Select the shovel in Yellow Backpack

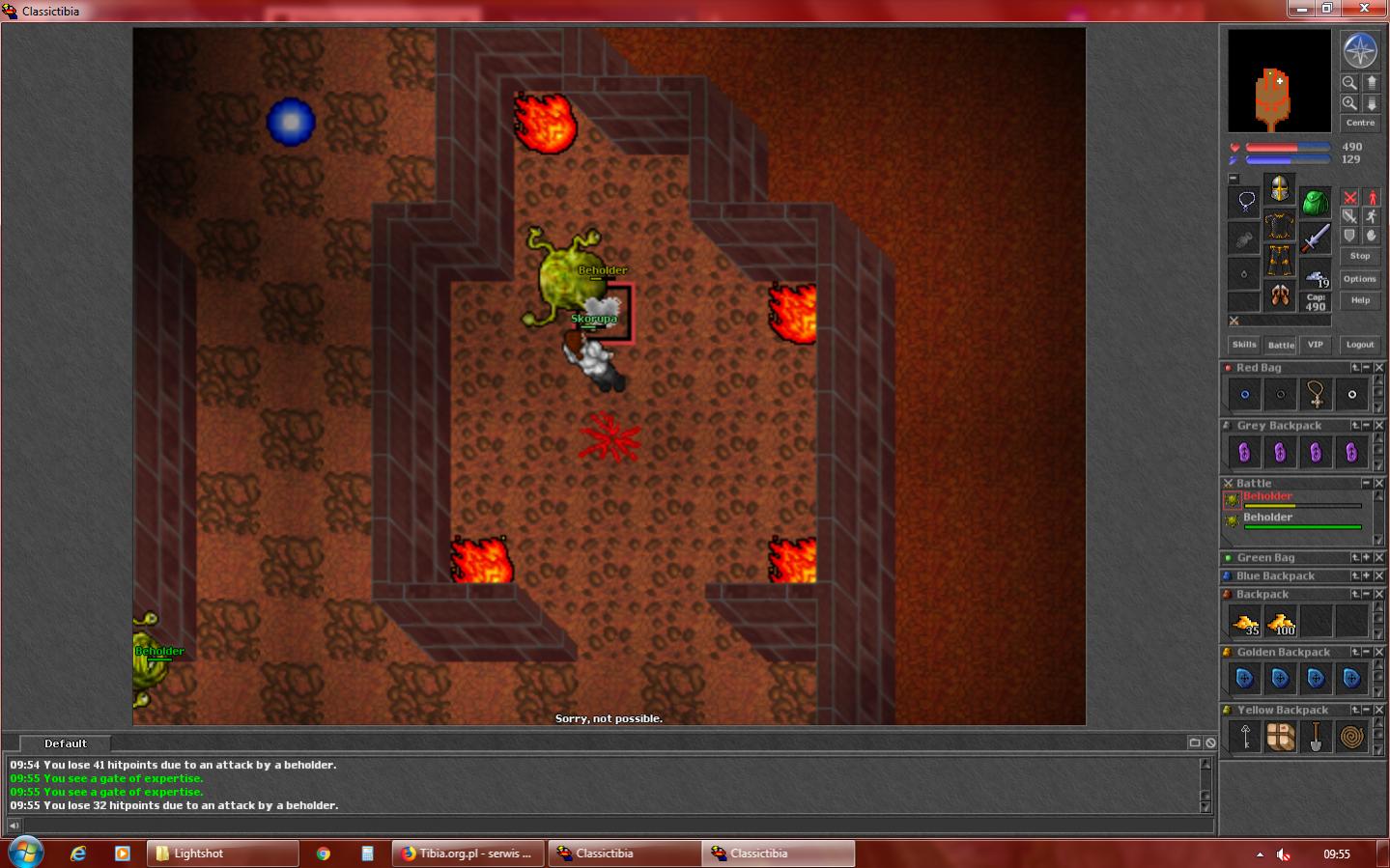point(1316,737)
